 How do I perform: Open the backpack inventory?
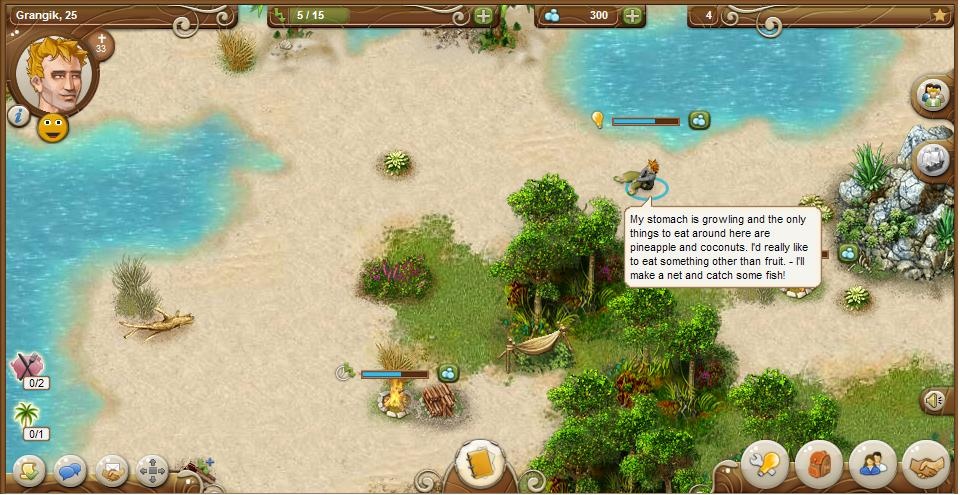(818, 463)
